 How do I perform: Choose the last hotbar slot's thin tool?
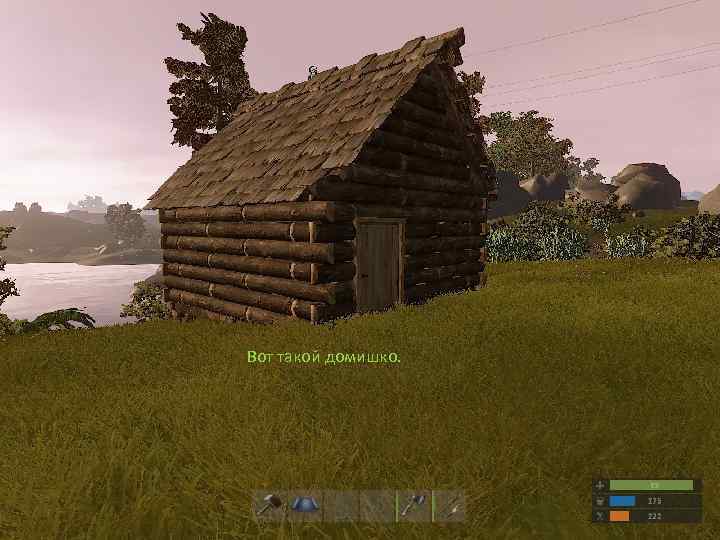(449, 505)
